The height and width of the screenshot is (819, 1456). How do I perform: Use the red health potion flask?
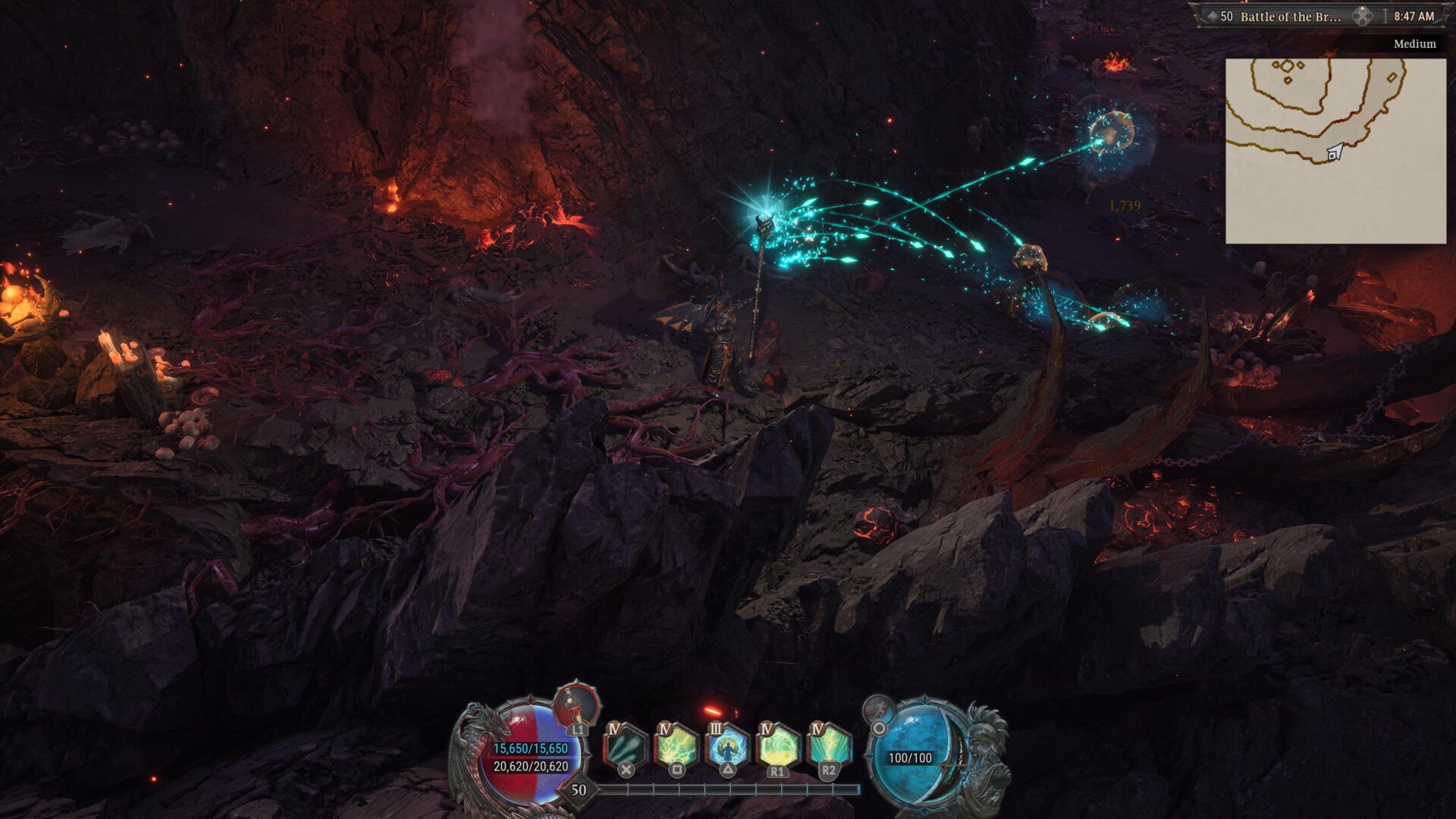[x=577, y=706]
